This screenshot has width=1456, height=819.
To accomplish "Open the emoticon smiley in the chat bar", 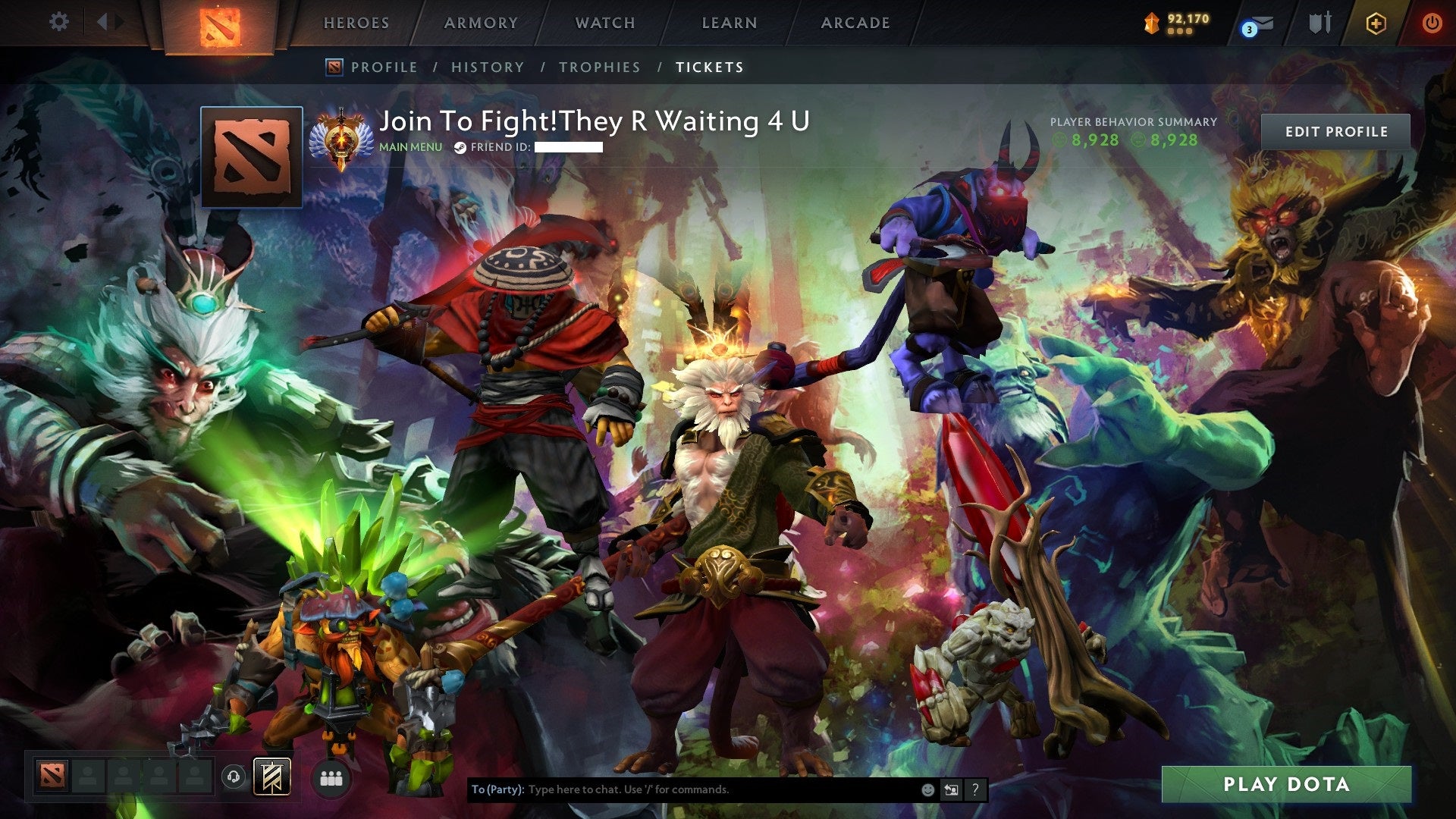I will pyautogui.click(x=927, y=791).
